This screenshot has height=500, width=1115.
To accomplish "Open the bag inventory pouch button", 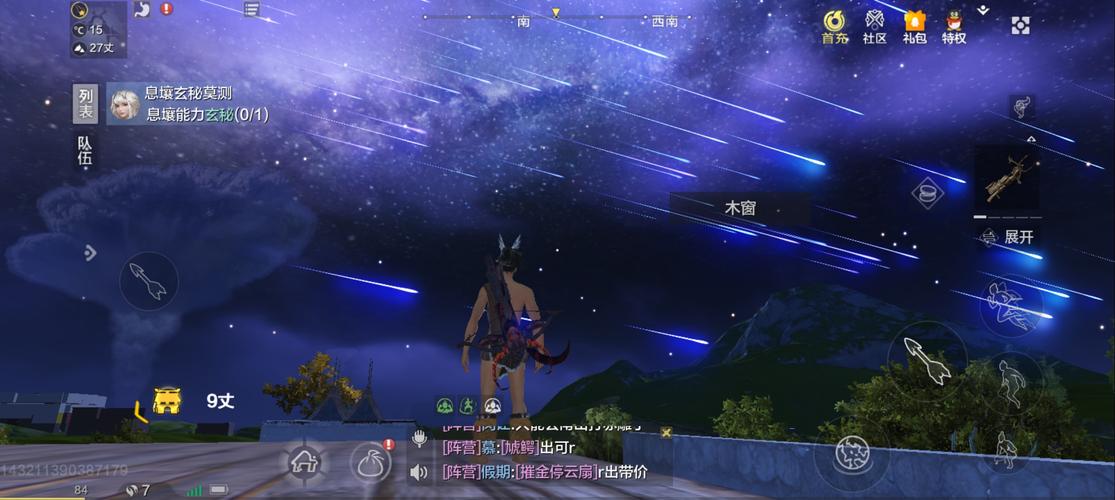I will pyautogui.click(x=371, y=462).
